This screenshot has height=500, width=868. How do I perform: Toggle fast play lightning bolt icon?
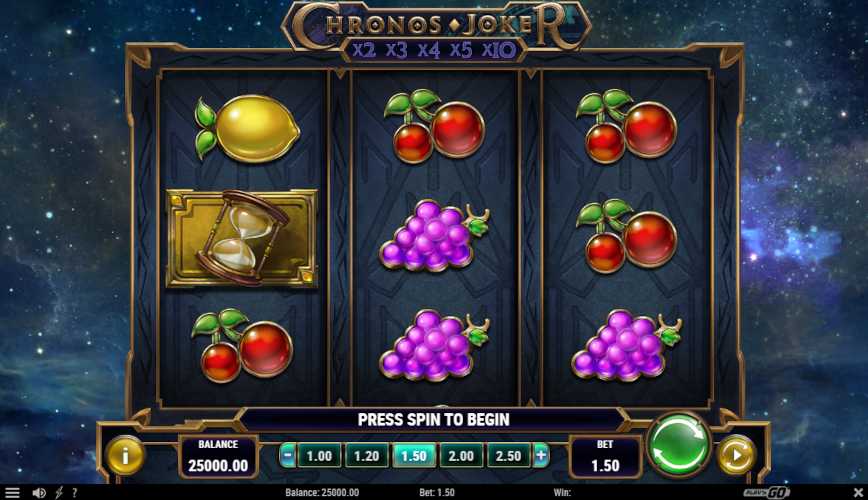pyautogui.click(x=59, y=493)
